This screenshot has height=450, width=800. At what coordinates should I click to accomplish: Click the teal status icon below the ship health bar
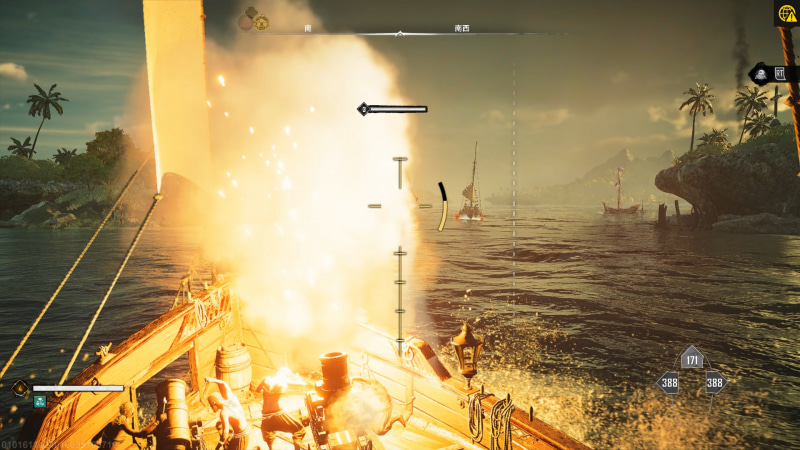point(40,401)
